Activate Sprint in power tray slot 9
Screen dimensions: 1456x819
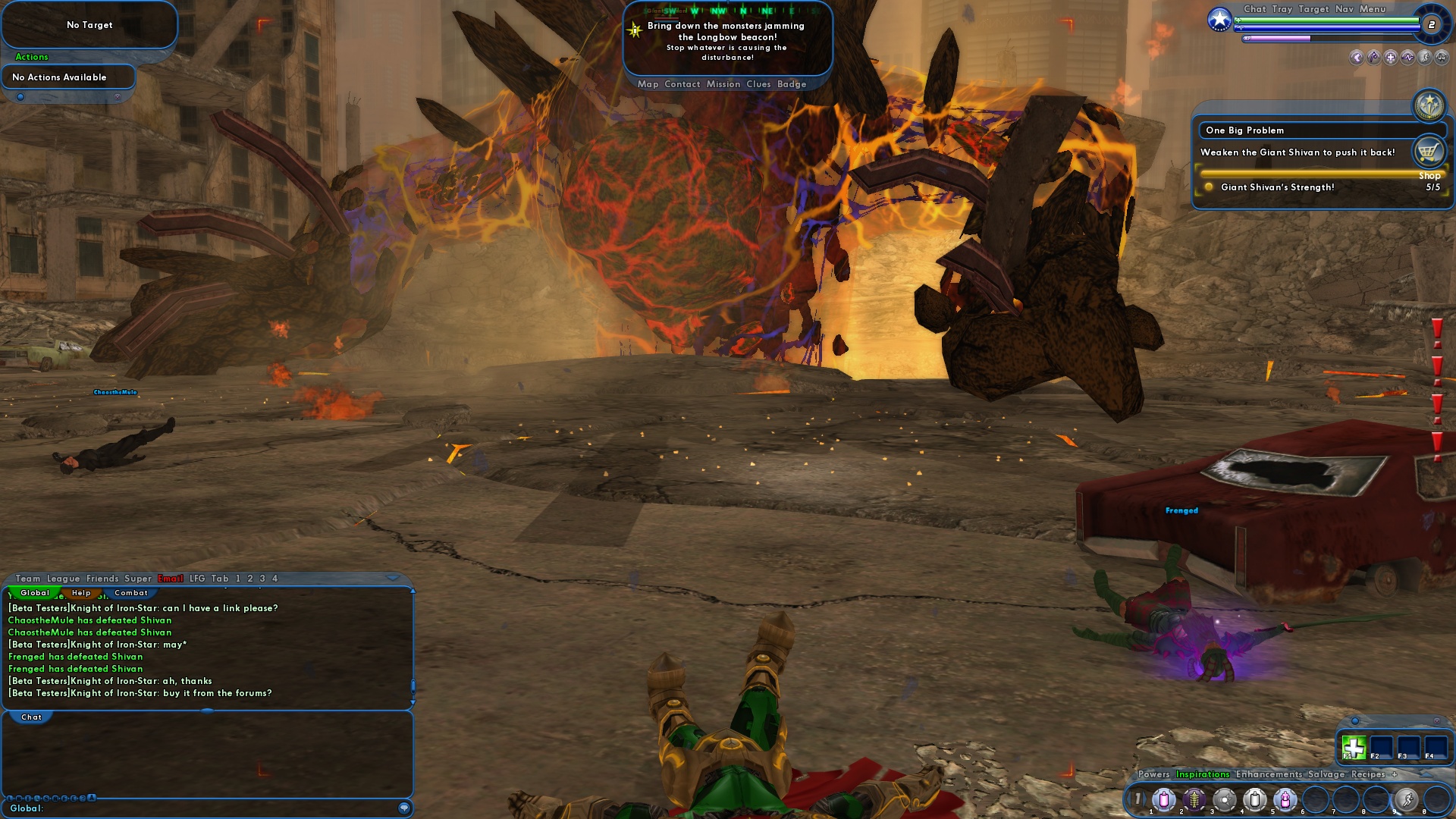[1405, 799]
